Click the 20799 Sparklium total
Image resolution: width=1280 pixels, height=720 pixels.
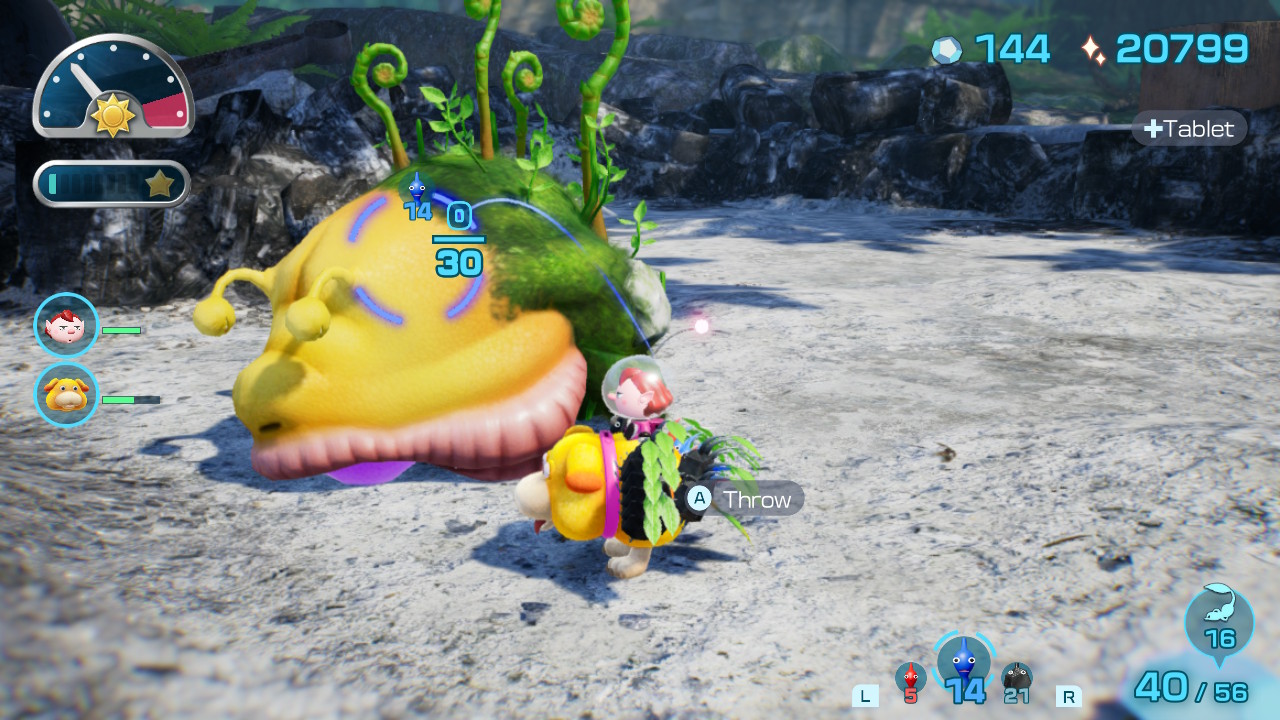pos(1183,47)
